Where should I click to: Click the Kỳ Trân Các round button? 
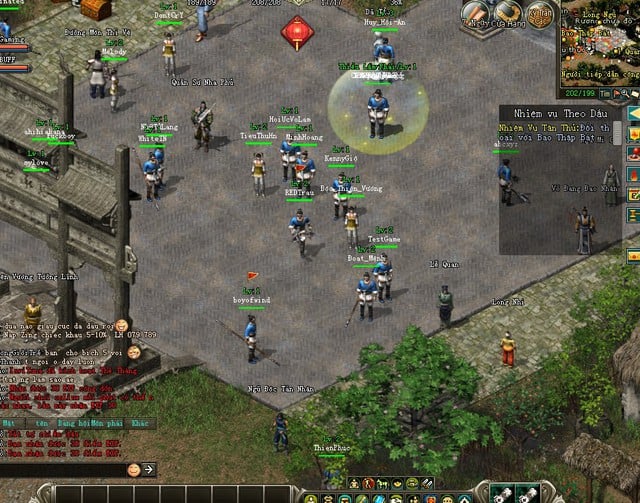point(541,16)
